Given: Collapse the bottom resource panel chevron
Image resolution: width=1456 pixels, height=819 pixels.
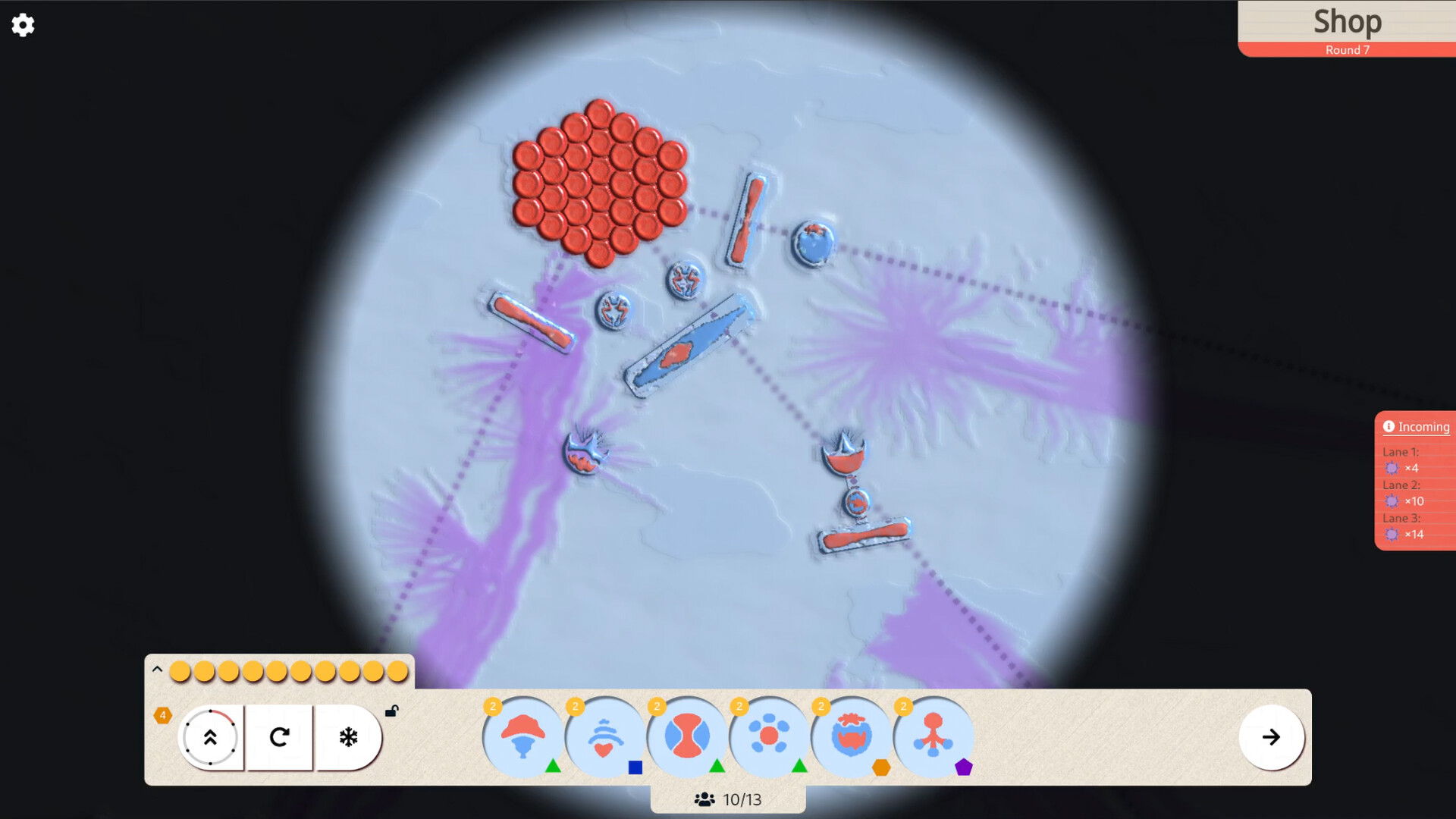Looking at the screenshot, I should [x=157, y=669].
